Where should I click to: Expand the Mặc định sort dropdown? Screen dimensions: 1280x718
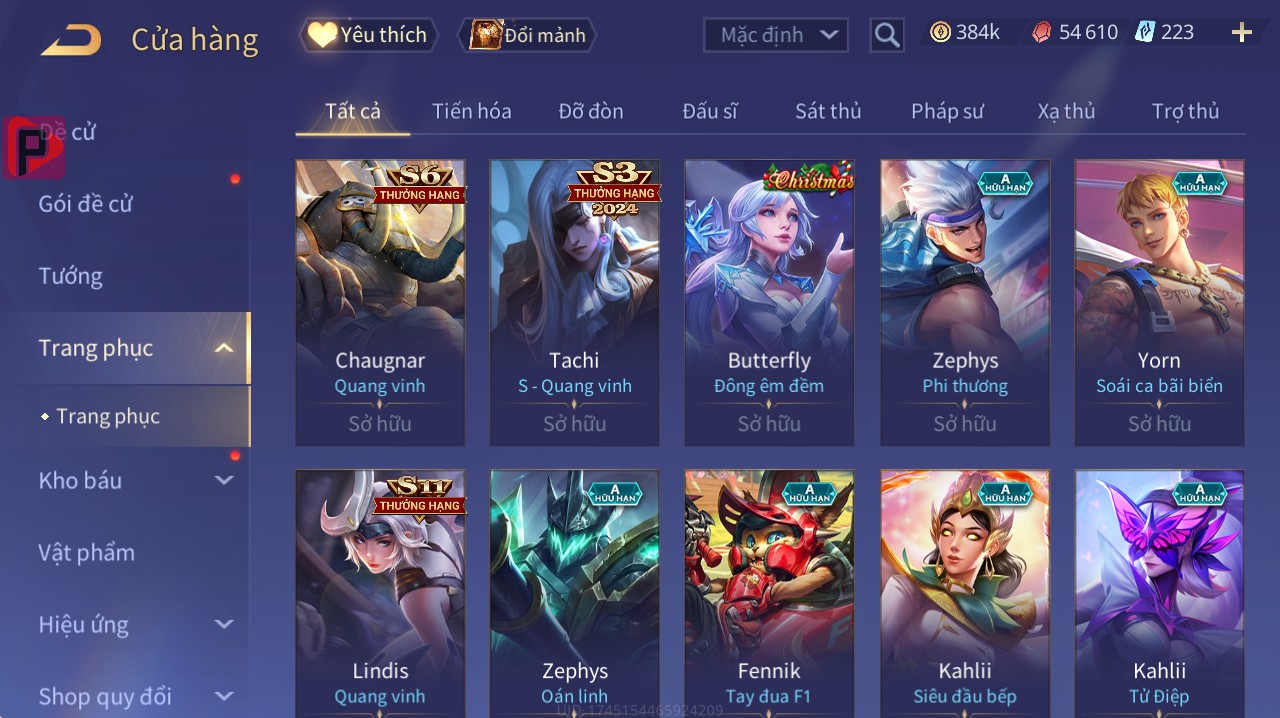point(776,35)
